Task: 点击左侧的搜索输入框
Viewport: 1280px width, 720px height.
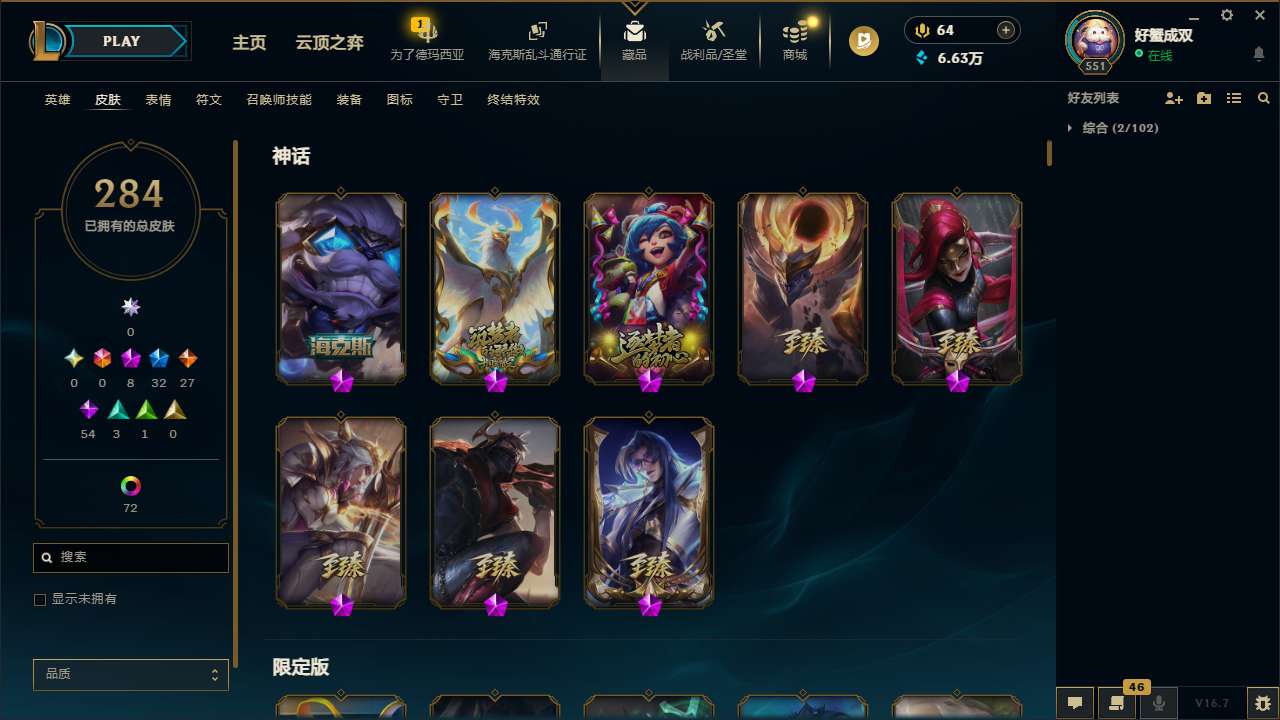Action: coord(130,557)
